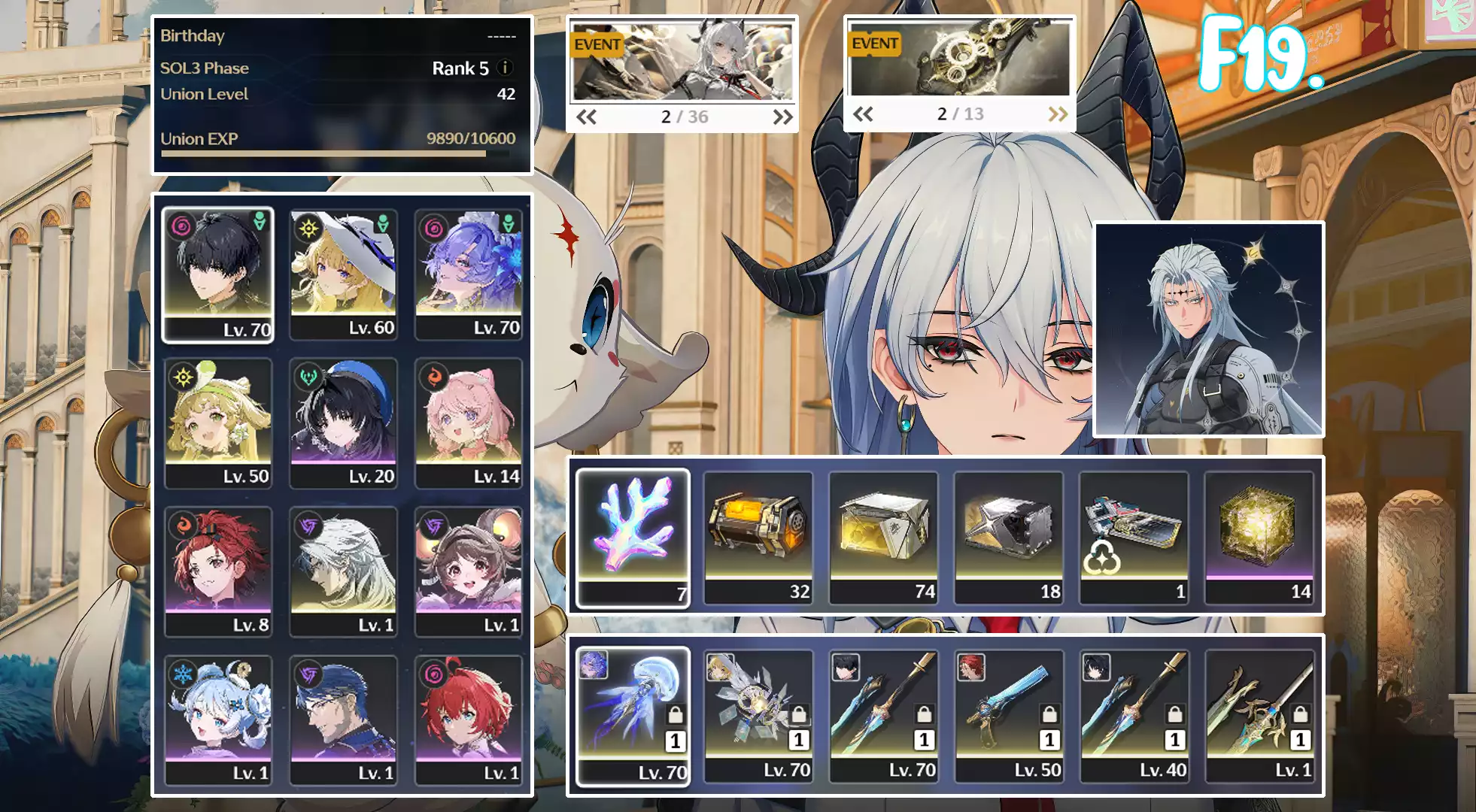
Task: Choose the Lv. 1 sword weapon slot
Action: pos(1259,717)
